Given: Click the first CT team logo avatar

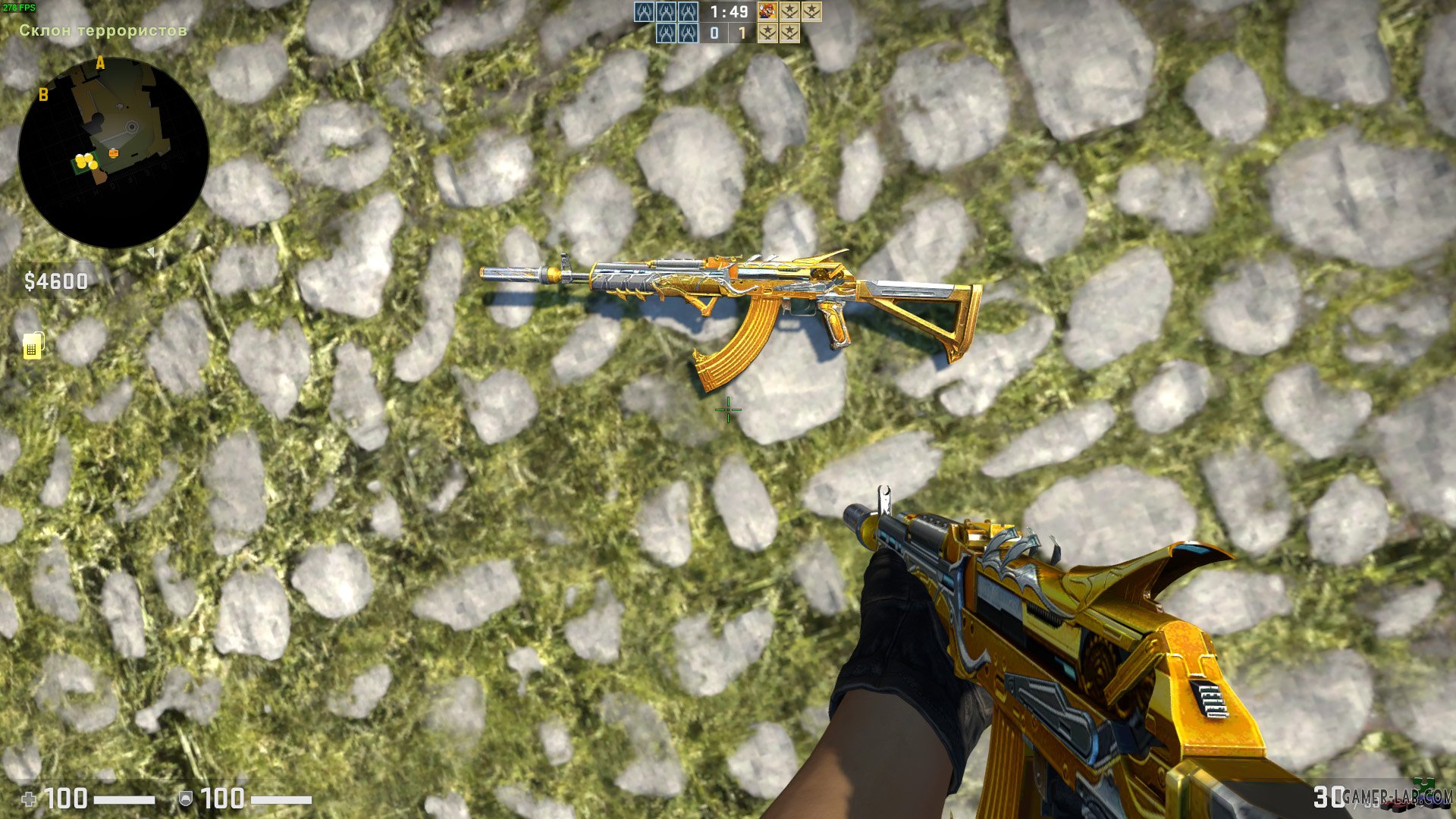Looking at the screenshot, I should pos(644,11).
